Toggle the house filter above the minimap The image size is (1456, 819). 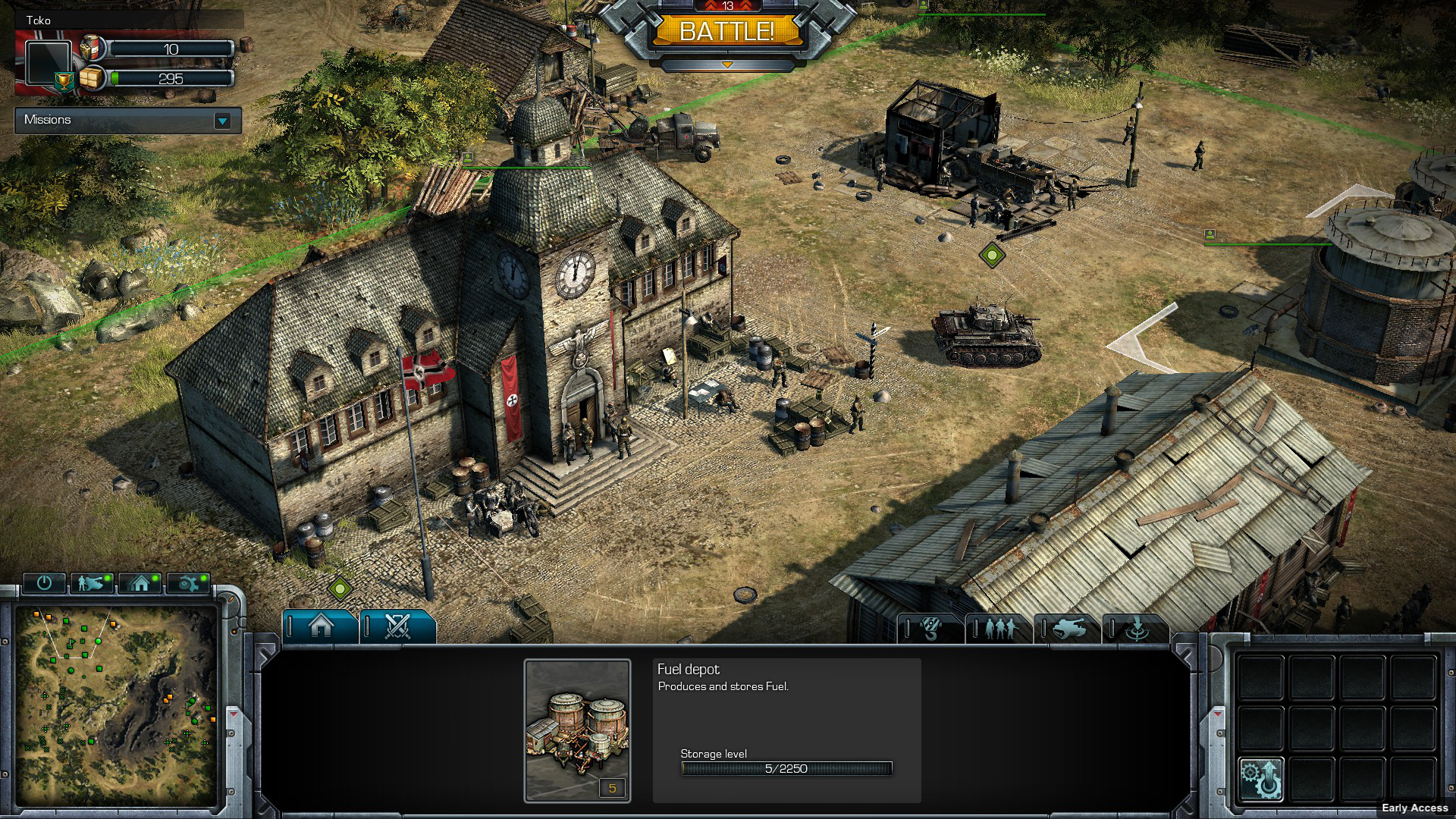(140, 583)
